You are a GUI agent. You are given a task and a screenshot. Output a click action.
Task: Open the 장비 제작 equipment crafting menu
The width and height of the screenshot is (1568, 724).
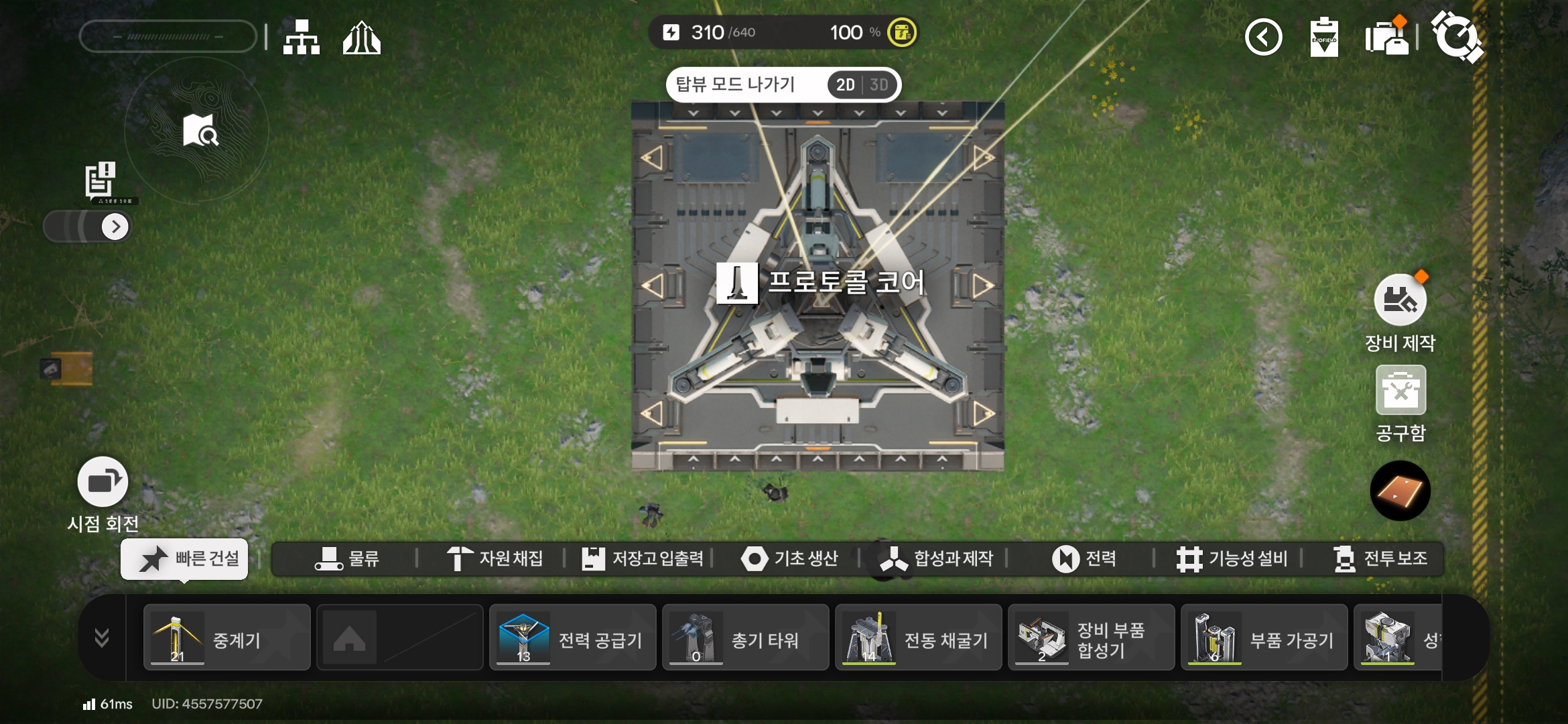(1400, 300)
